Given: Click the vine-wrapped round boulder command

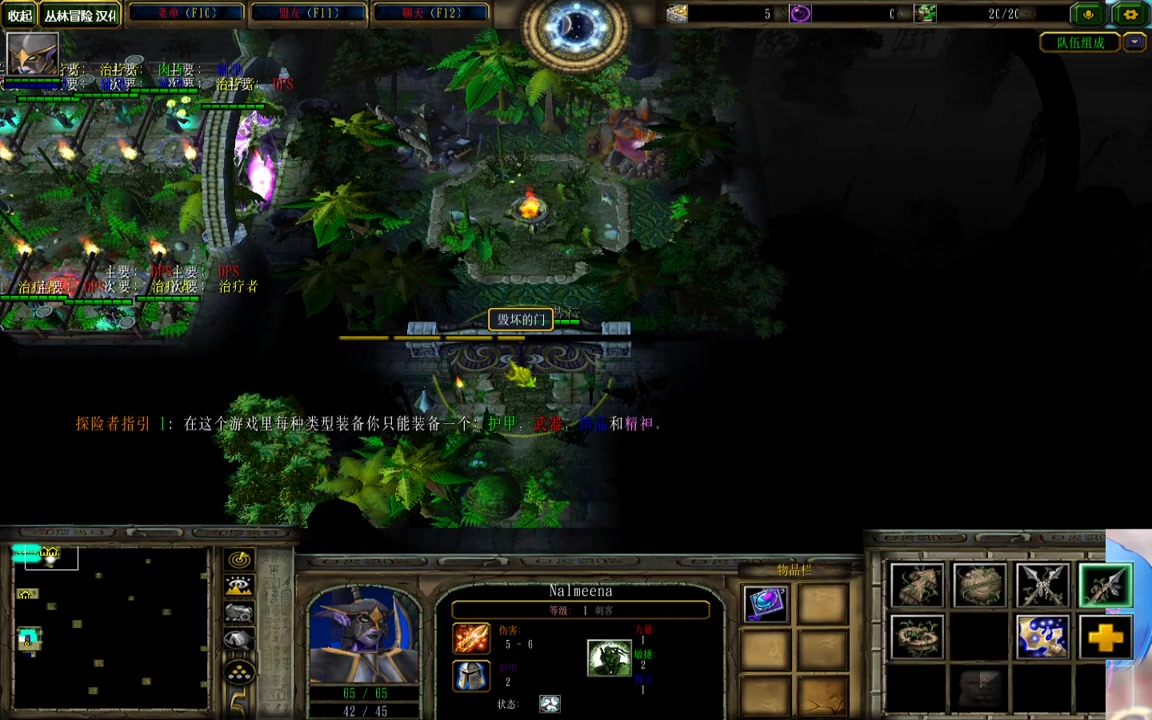Looking at the screenshot, I should (x=979, y=586).
